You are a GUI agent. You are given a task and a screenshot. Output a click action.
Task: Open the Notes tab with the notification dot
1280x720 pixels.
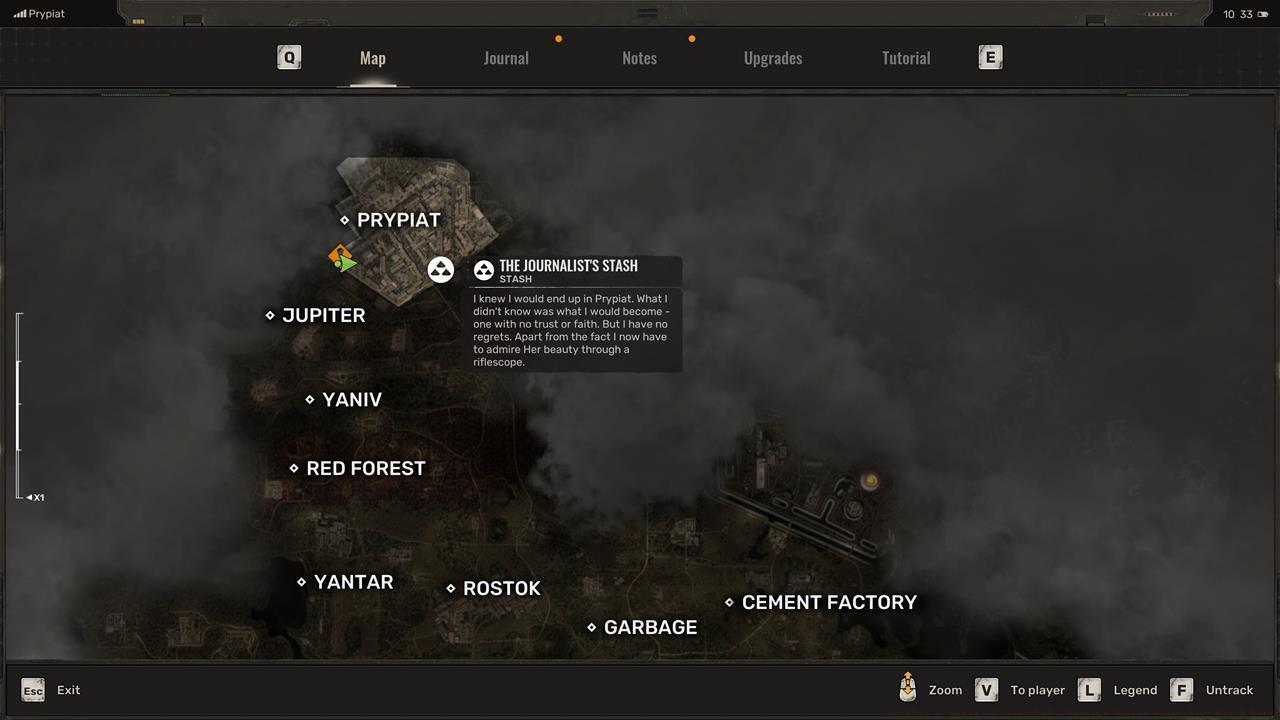(639, 57)
